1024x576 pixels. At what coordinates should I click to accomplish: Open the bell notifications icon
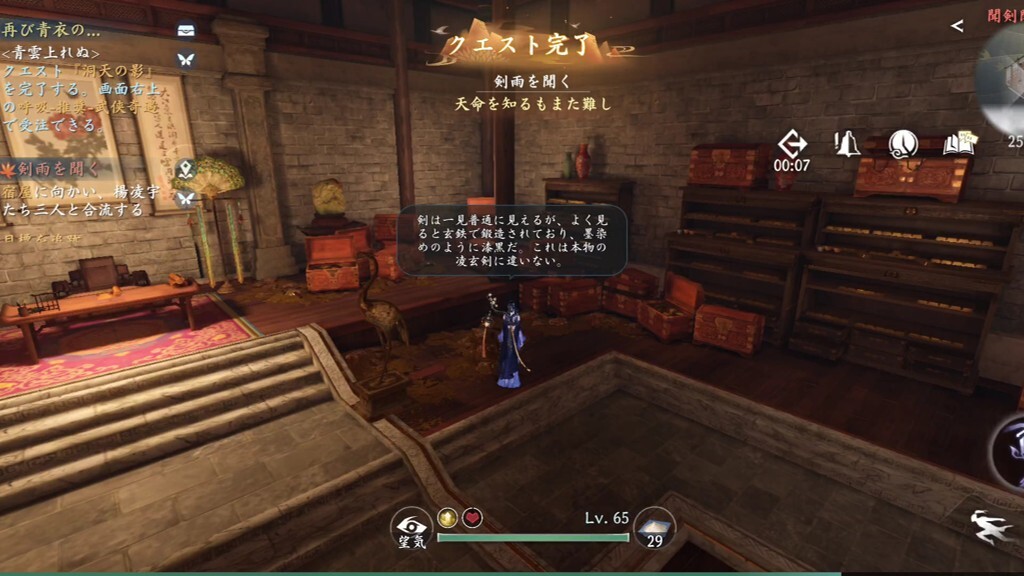848,144
